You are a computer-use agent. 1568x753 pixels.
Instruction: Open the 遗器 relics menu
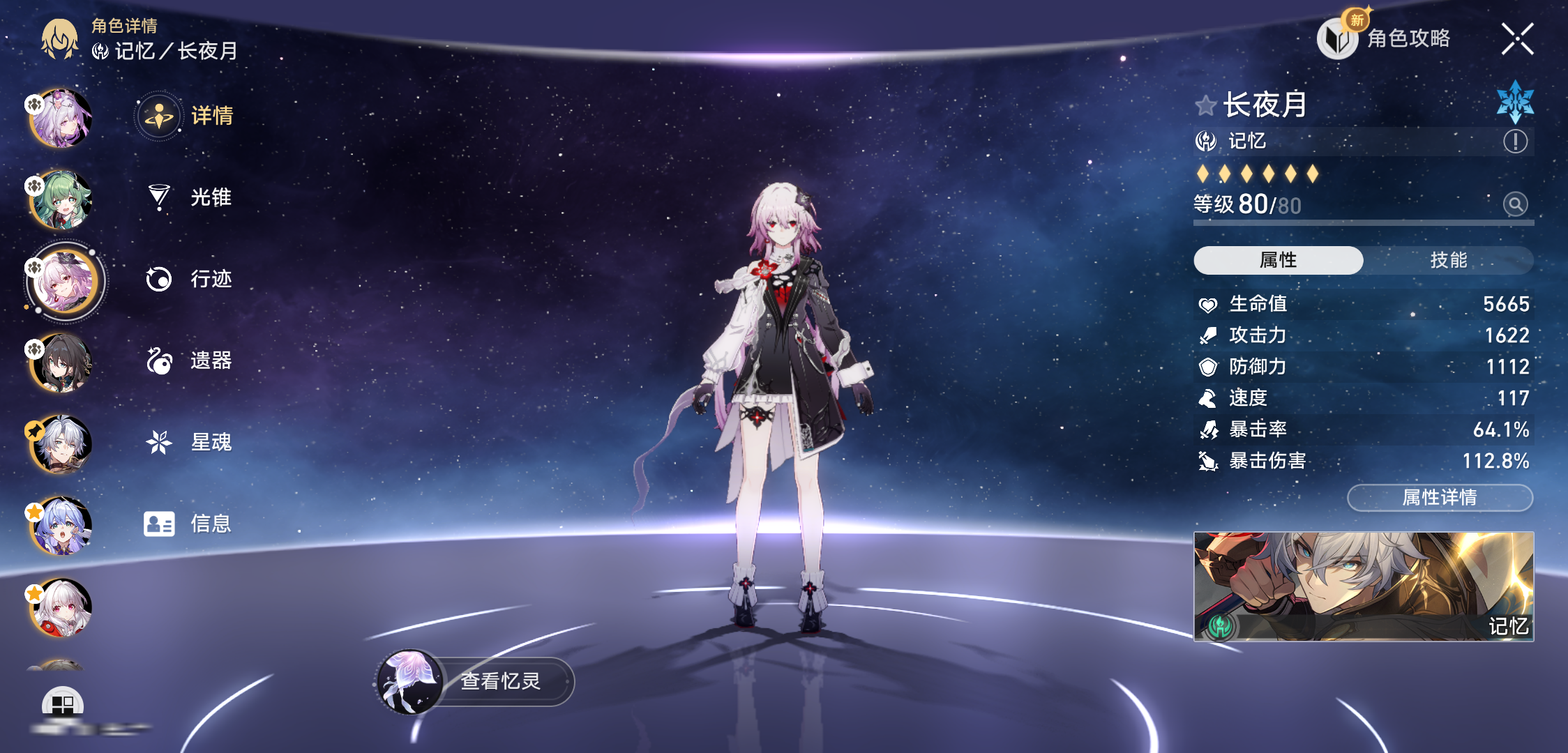[x=188, y=360]
